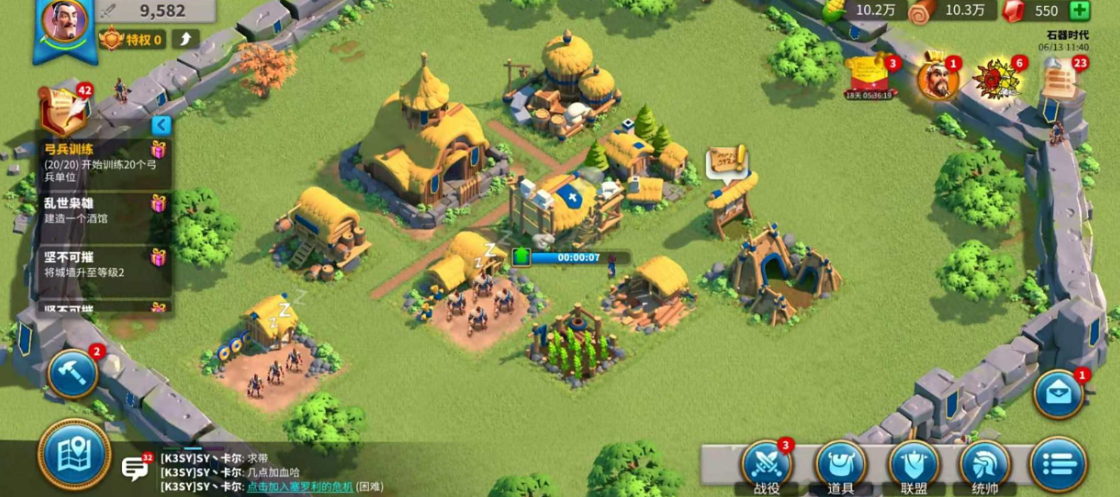Screen dimensions: 1120x497
Task: Open the three-line list menu button
Action: coord(1057,465)
